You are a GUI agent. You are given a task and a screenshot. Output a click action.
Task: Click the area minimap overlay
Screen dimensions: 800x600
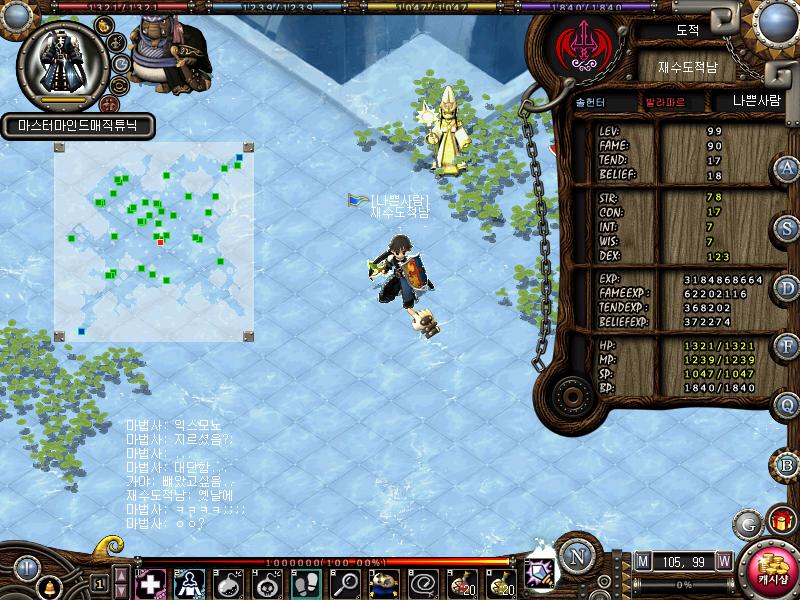coord(152,241)
